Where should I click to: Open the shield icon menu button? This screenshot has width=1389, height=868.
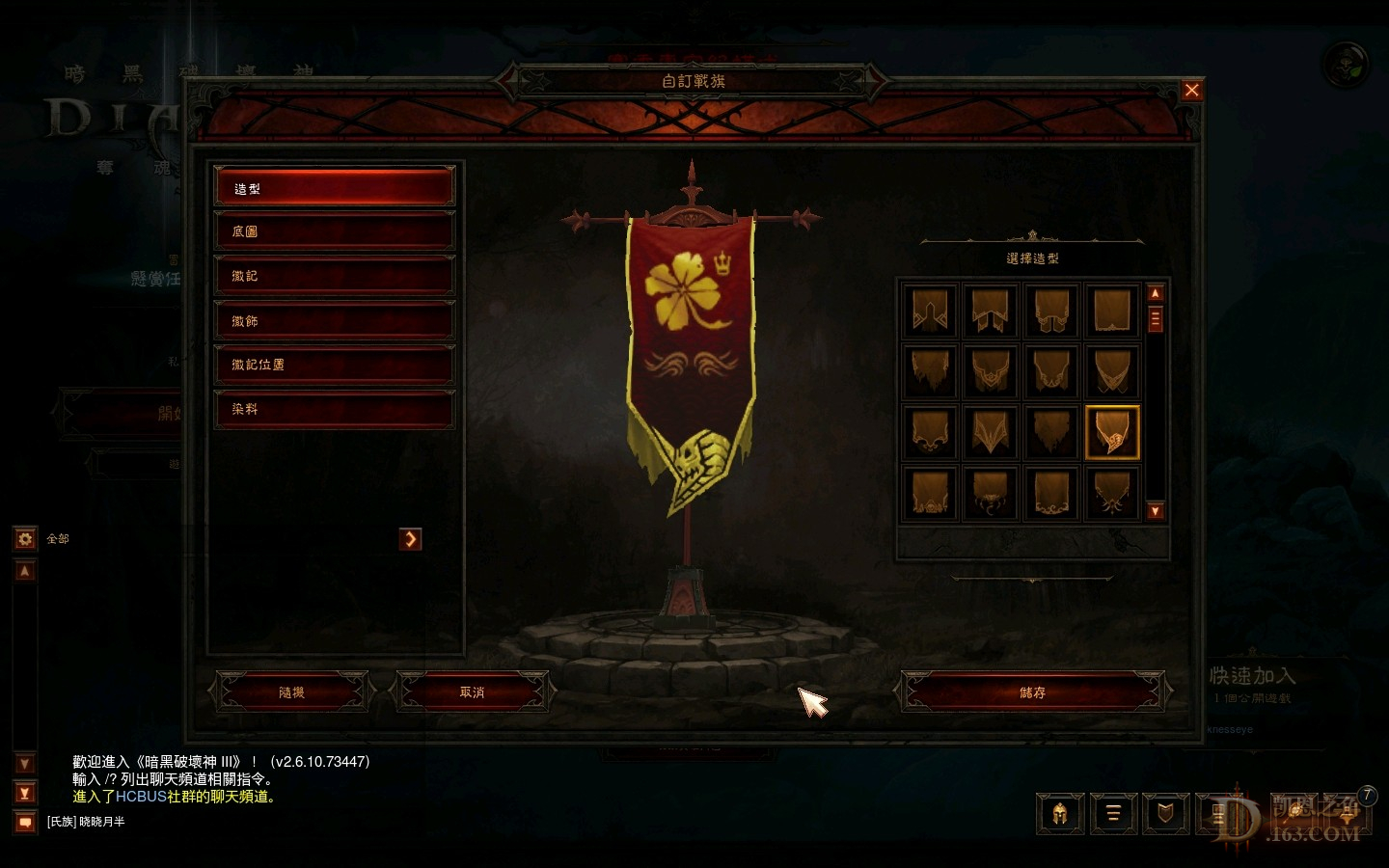(x=1165, y=814)
